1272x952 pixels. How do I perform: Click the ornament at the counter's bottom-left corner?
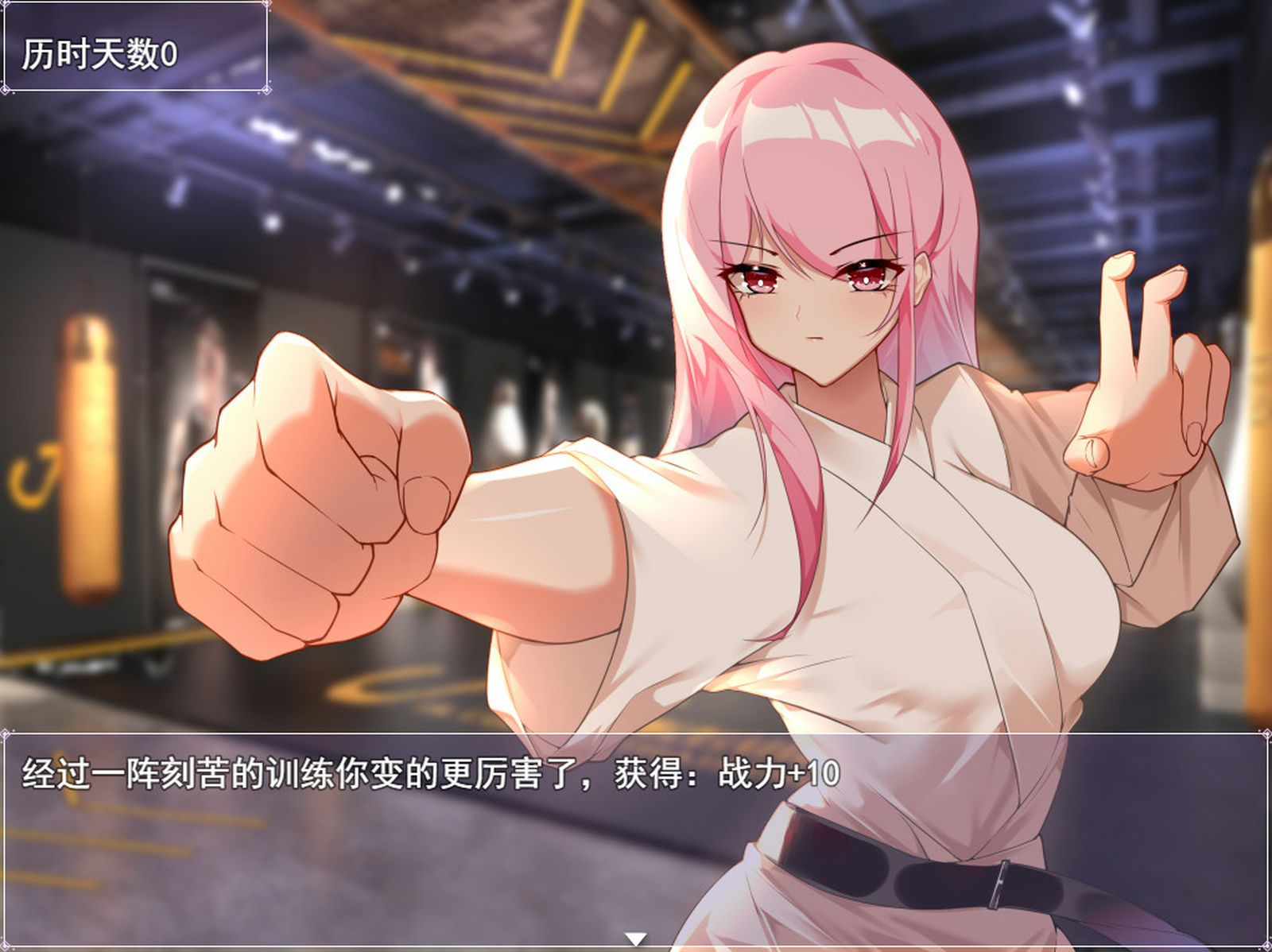pos(6,89)
